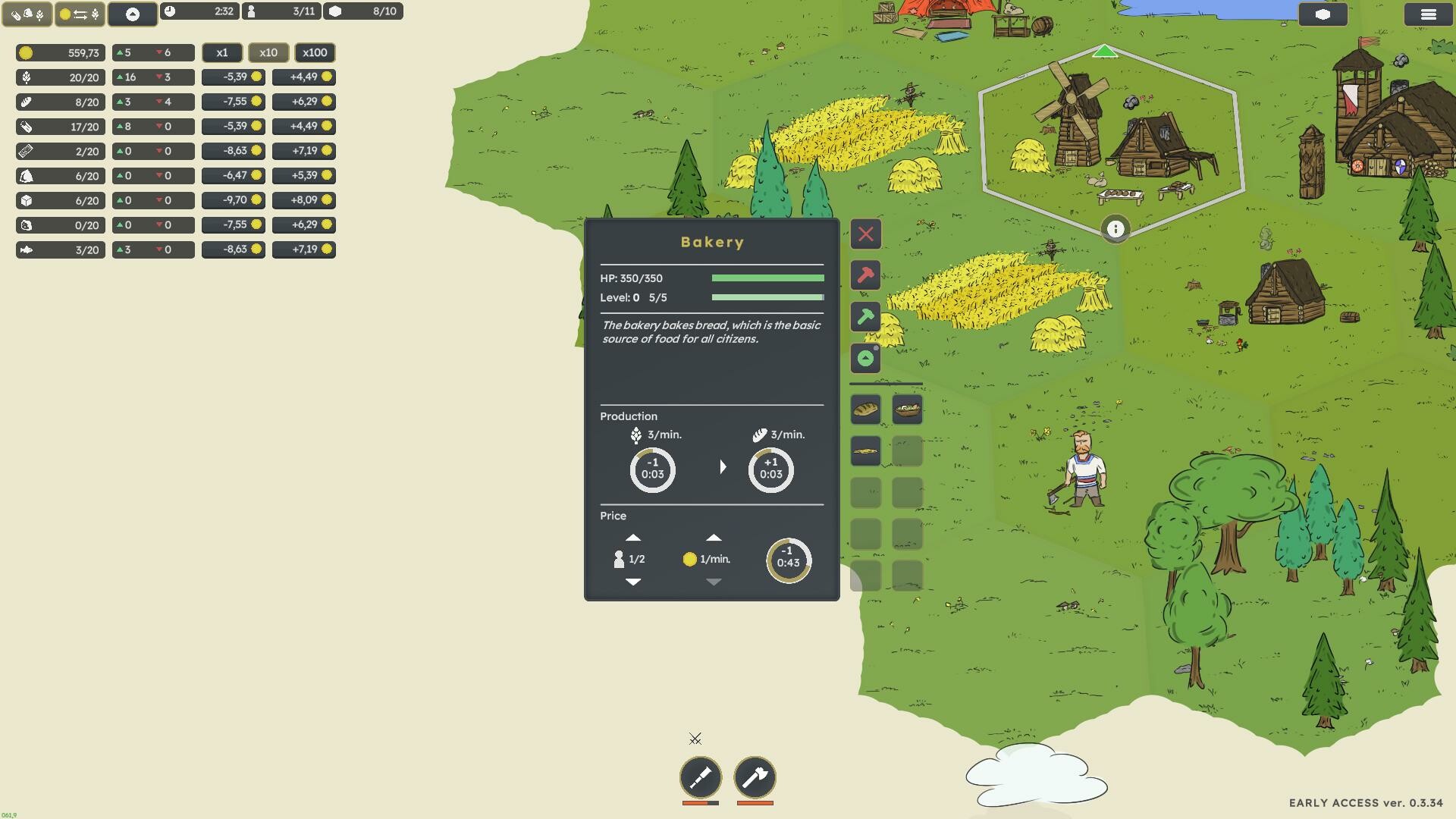Decrease the coin price with down arrow

click(x=713, y=582)
